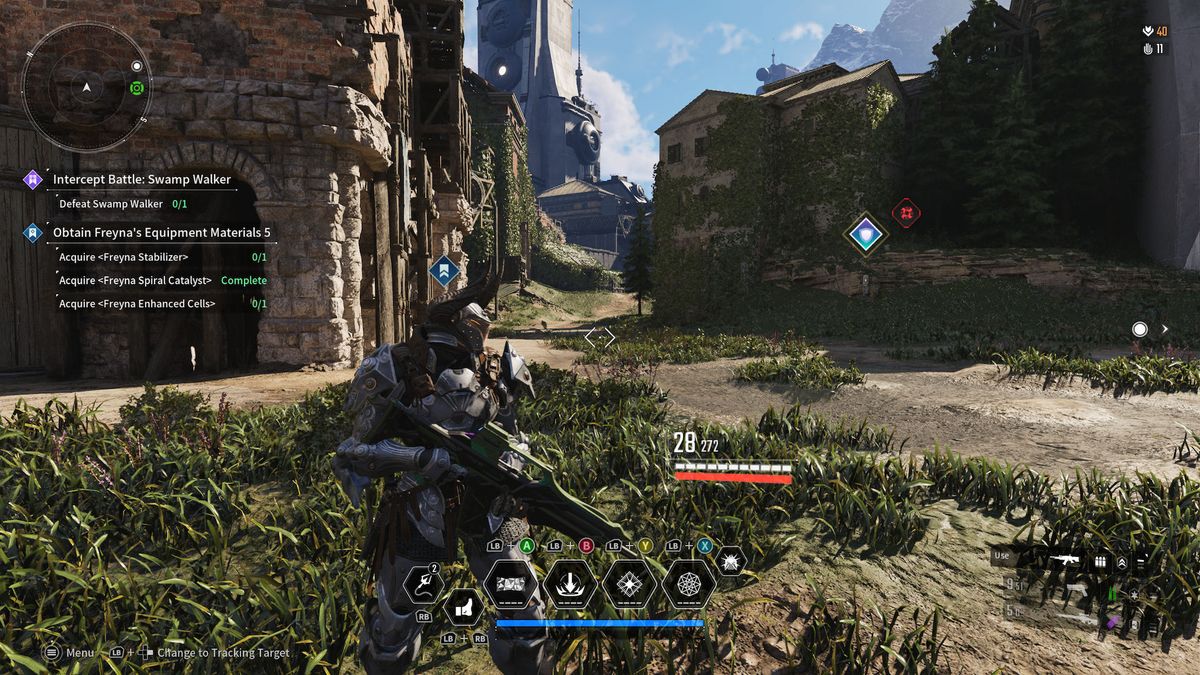The image size is (1200, 675).
Task: Use the diamond starburst skill icon
Action: (630, 584)
